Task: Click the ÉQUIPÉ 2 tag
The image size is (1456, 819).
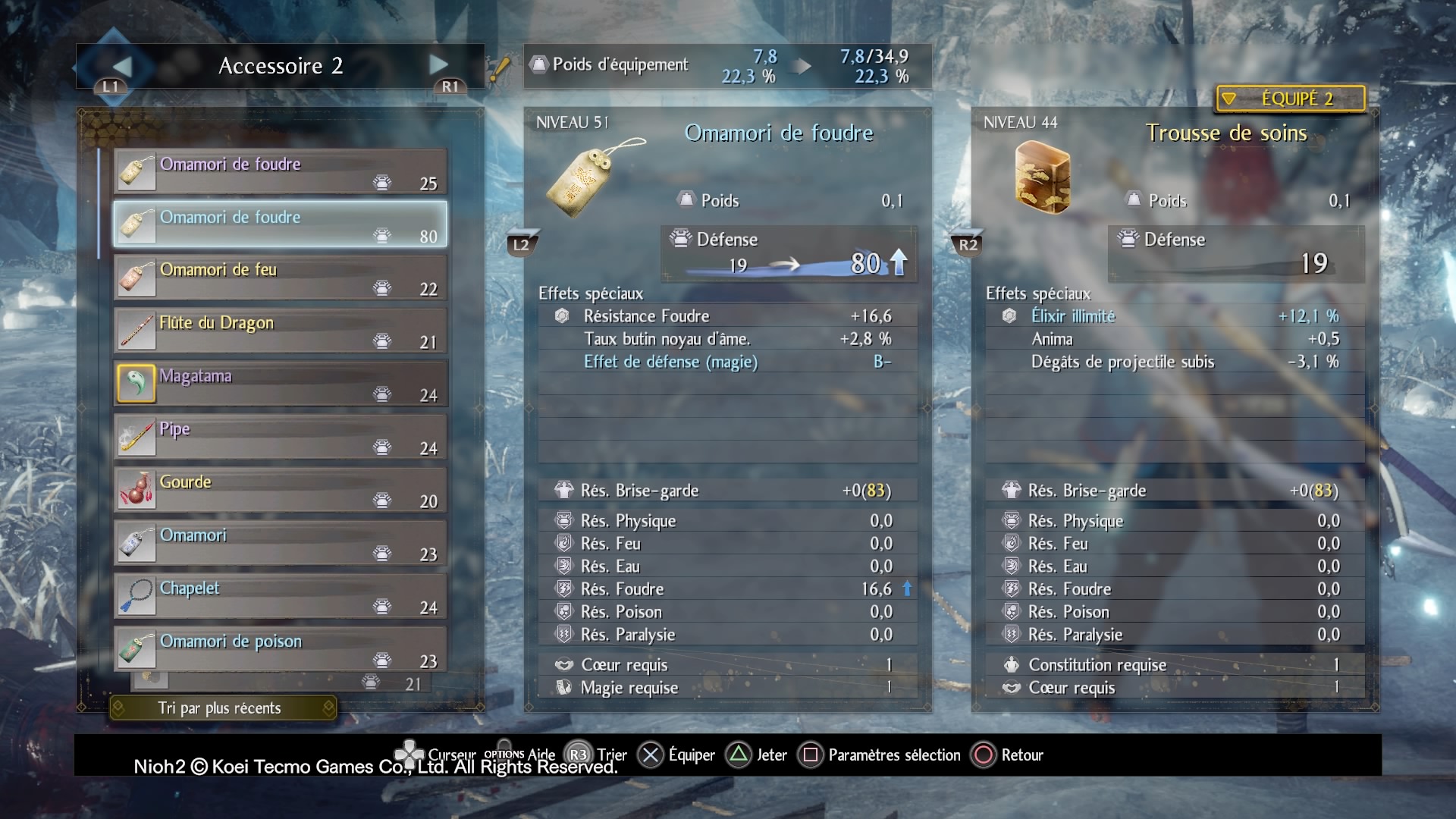Action: pos(1289,99)
